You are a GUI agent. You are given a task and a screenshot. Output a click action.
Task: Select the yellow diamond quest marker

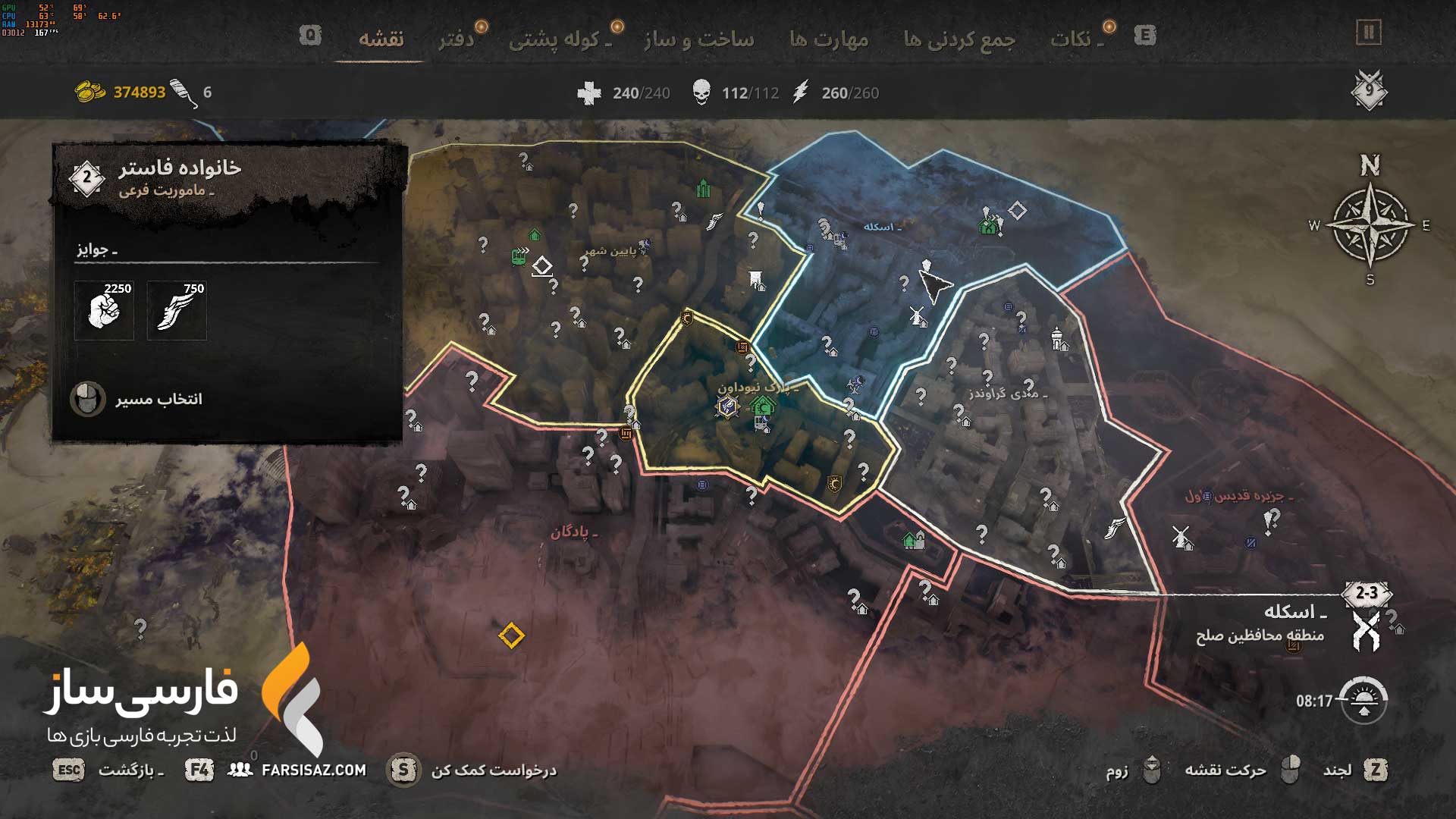[x=511, y=635]
